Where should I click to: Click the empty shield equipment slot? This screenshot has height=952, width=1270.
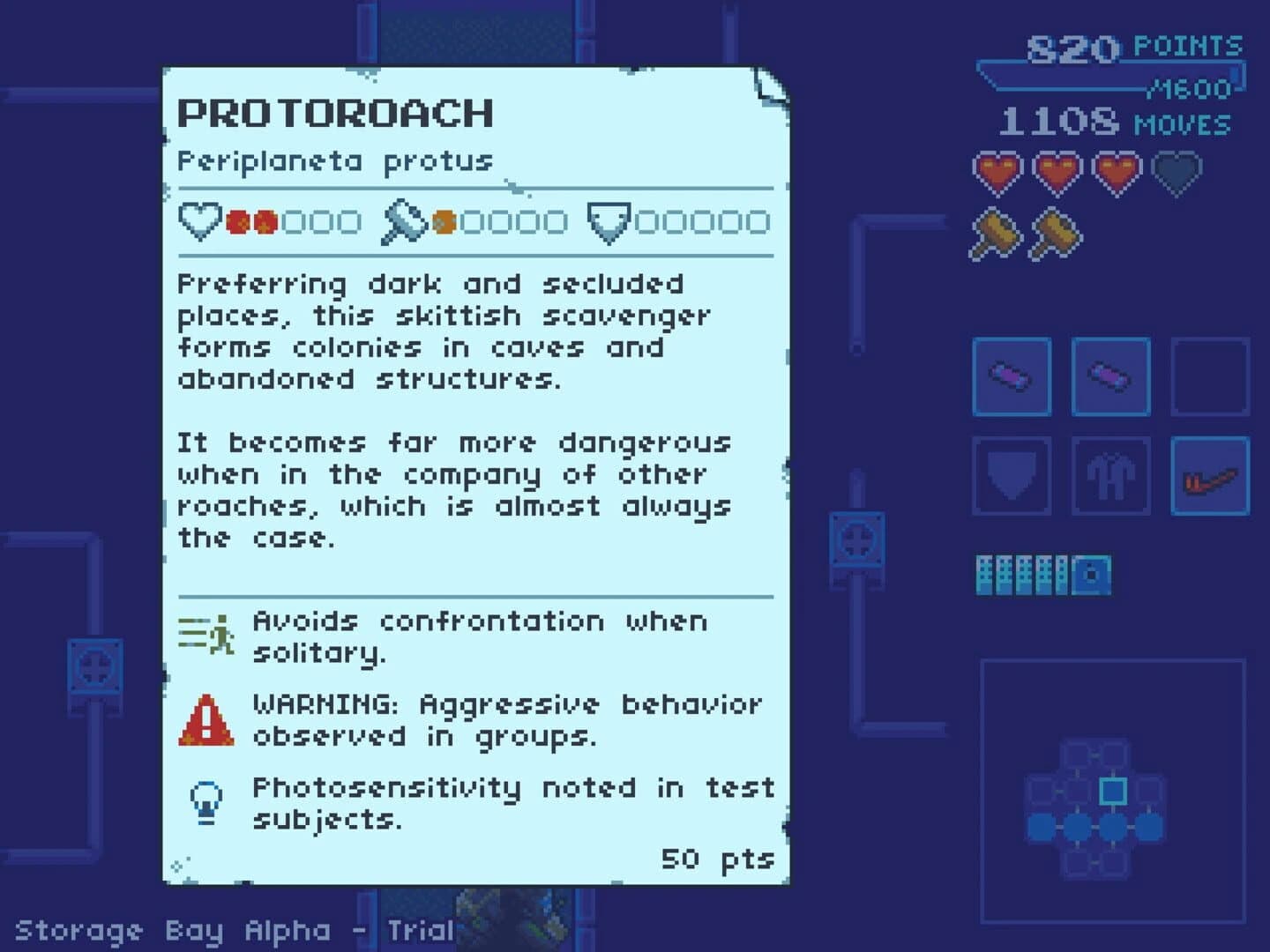click(1012, 477)
